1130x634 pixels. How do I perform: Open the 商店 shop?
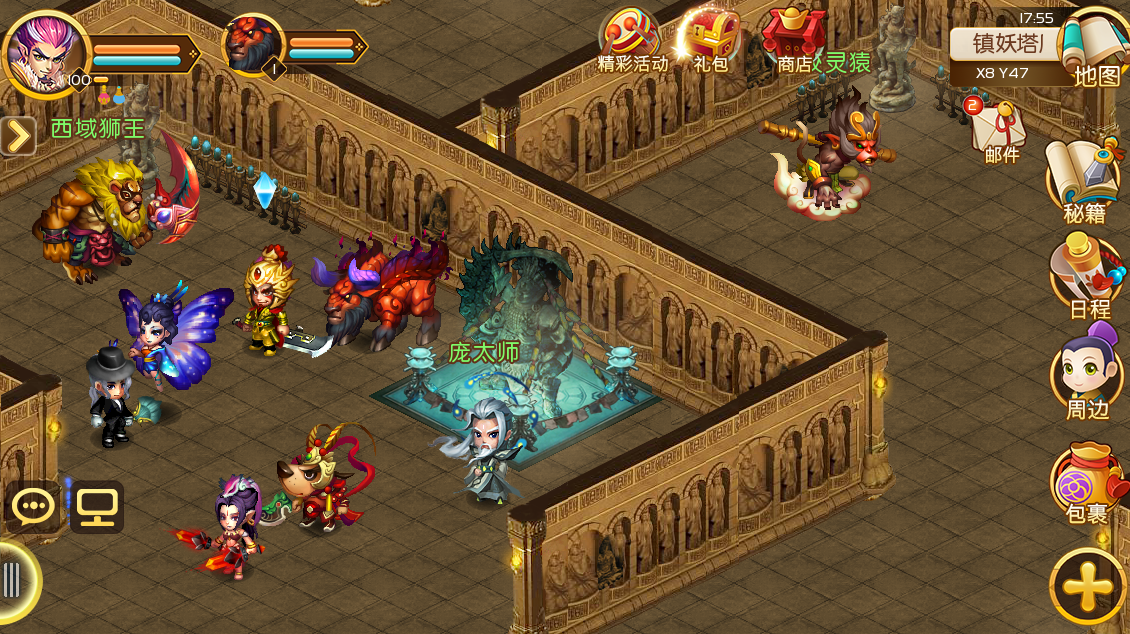(x=794, y=38)
